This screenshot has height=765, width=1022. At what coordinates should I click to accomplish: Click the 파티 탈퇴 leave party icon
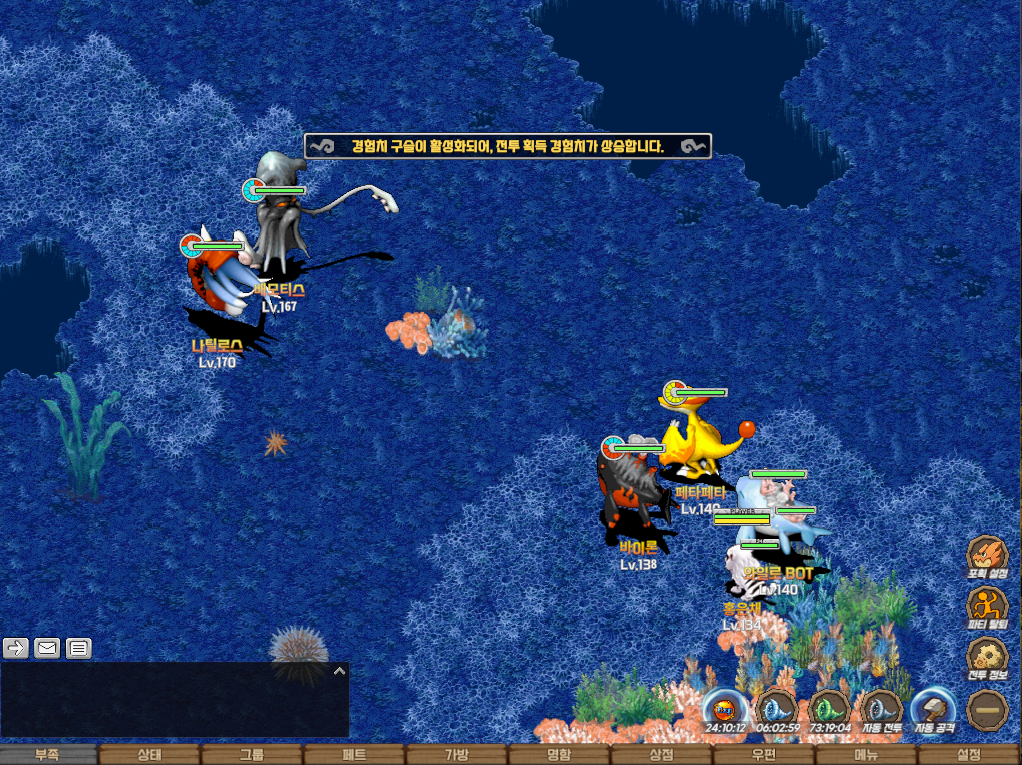pos(986,606)
